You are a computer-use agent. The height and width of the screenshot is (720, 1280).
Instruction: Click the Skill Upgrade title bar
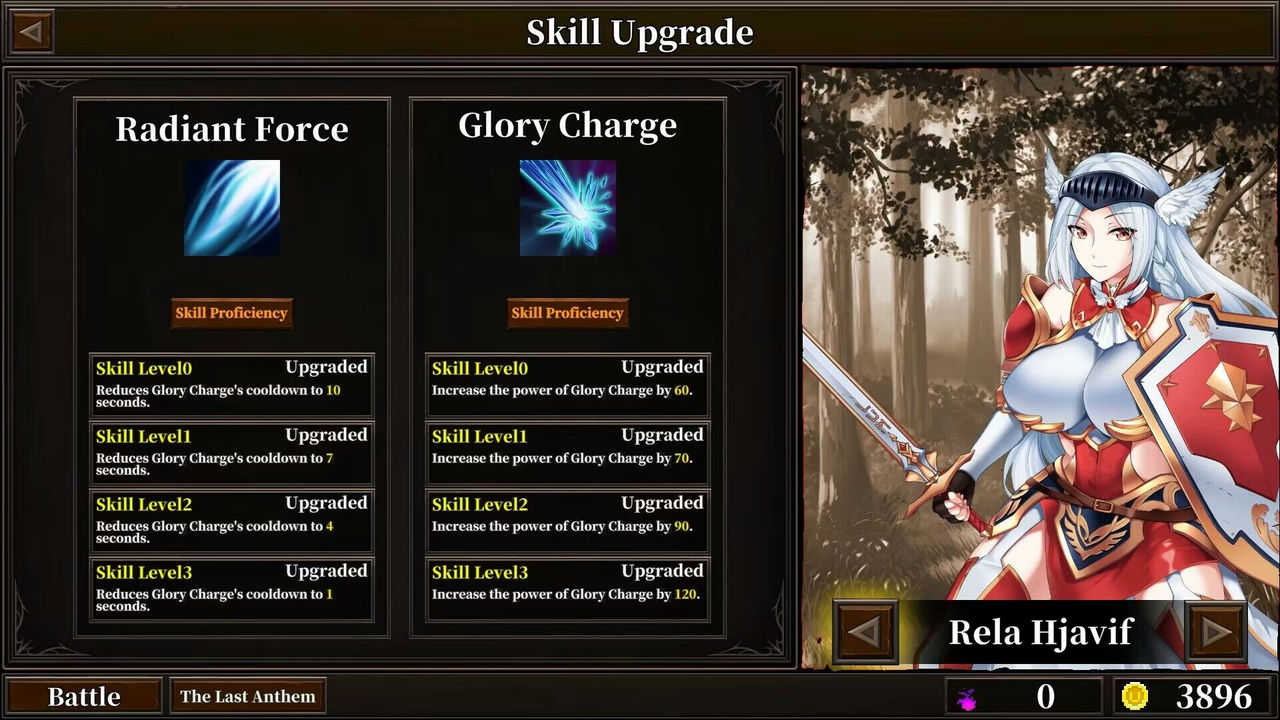click(x=640, y=31)
